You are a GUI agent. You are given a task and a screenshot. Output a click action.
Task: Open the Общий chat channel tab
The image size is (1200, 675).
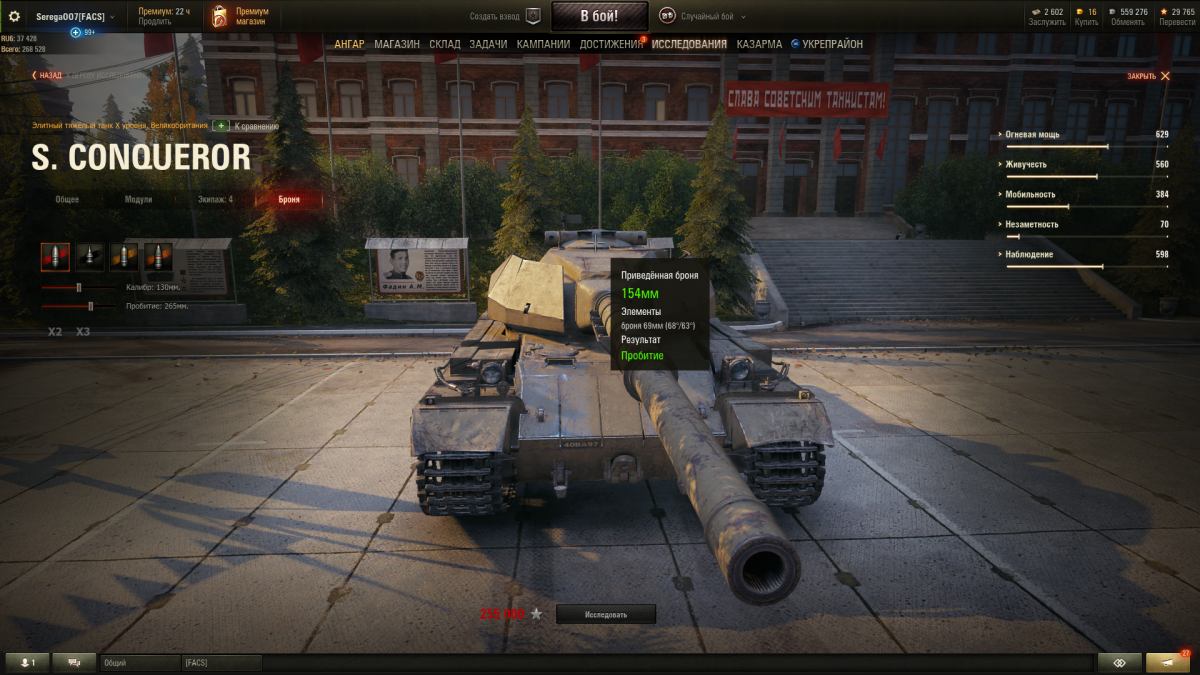[139, 663]
